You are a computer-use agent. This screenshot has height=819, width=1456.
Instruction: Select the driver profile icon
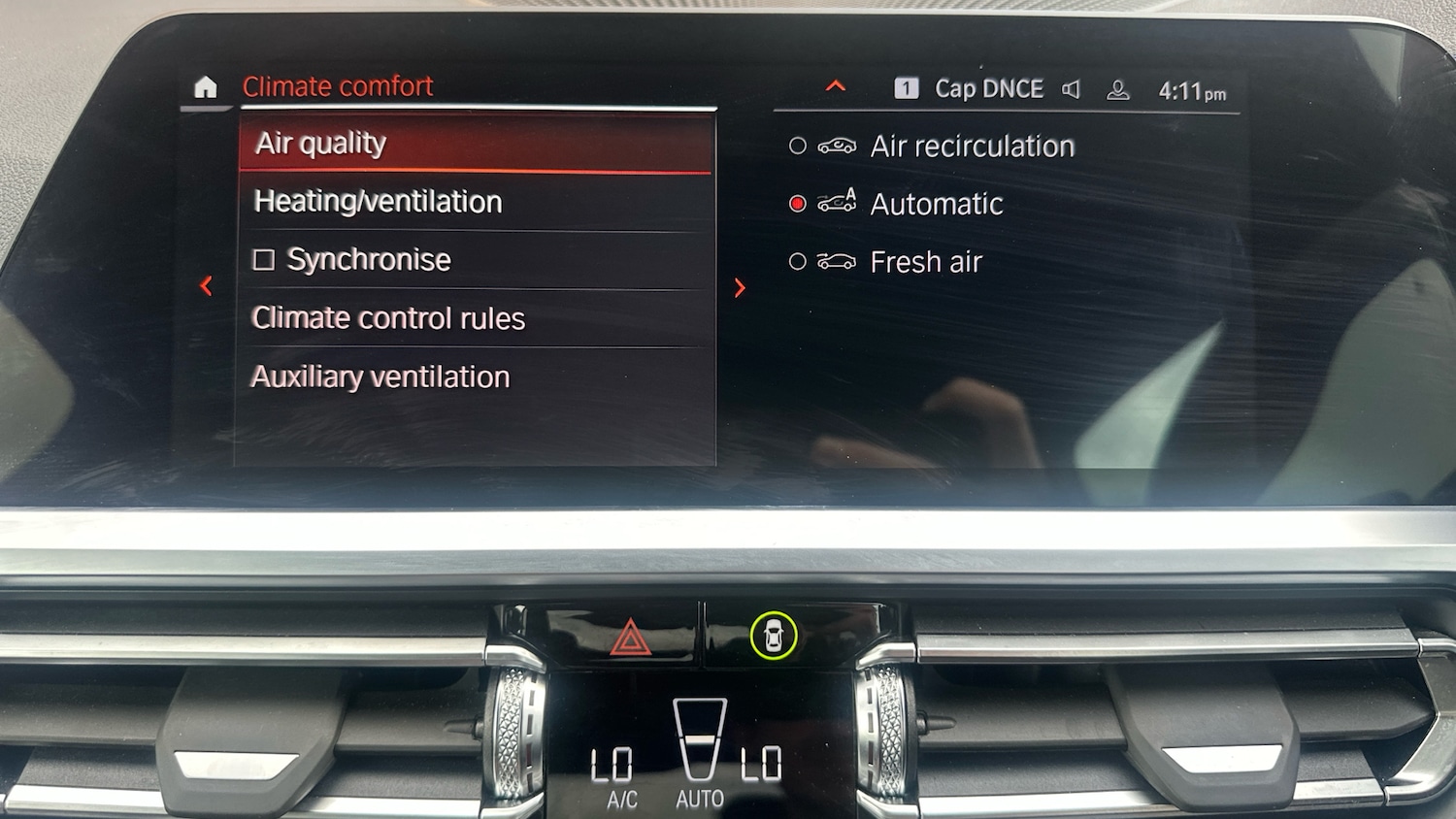coord(1118,88)
